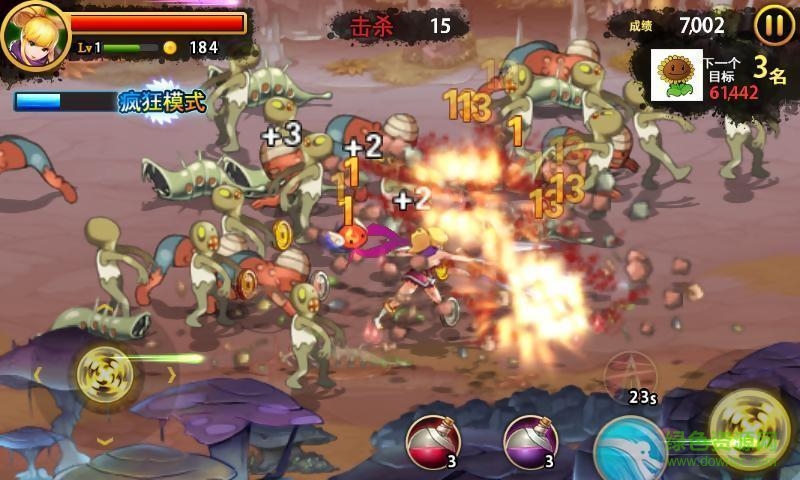Viewport: 800px width, 480px height.
Task: Open the blonde heroine's character portrait
Action: click(34, 34)
